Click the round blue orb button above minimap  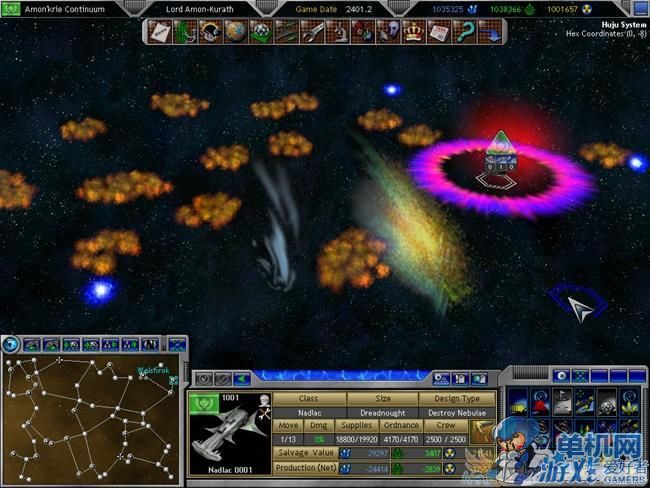click(11, 344)
